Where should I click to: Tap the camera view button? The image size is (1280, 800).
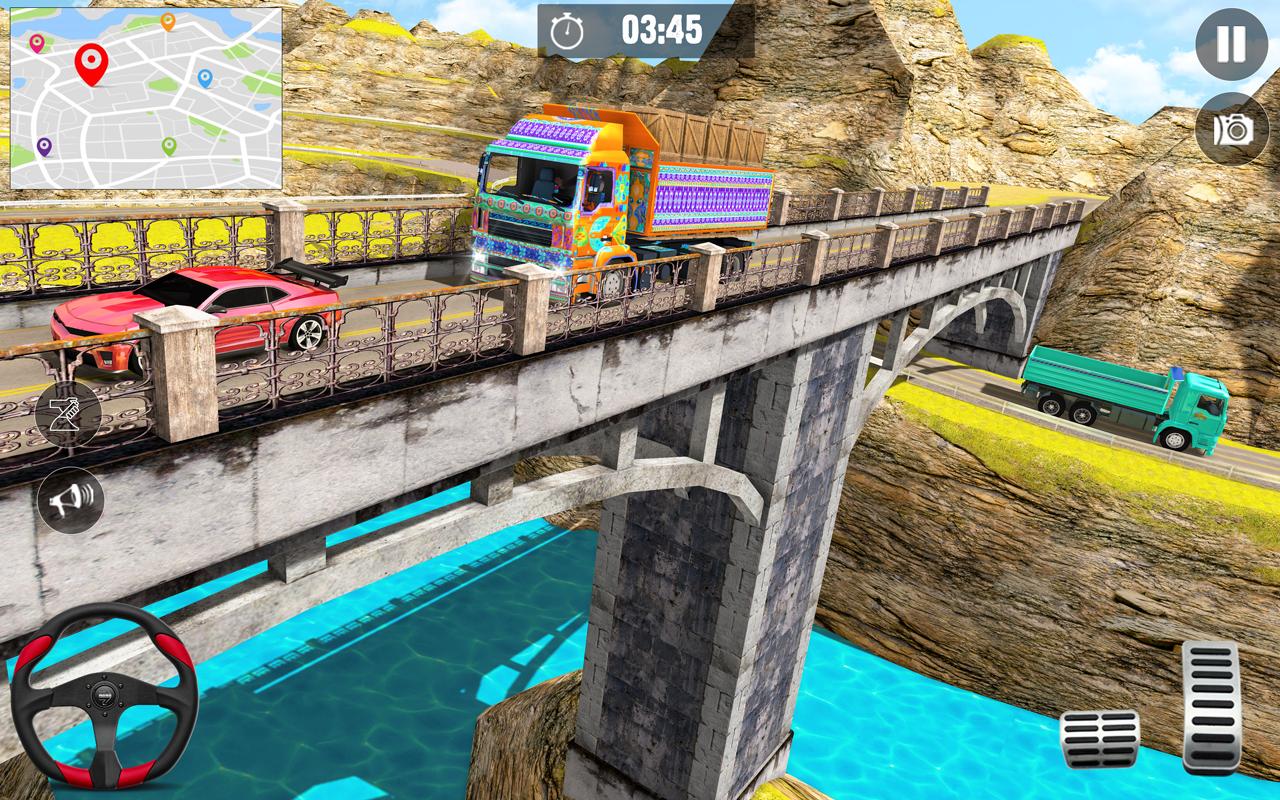coord(1232,129)
